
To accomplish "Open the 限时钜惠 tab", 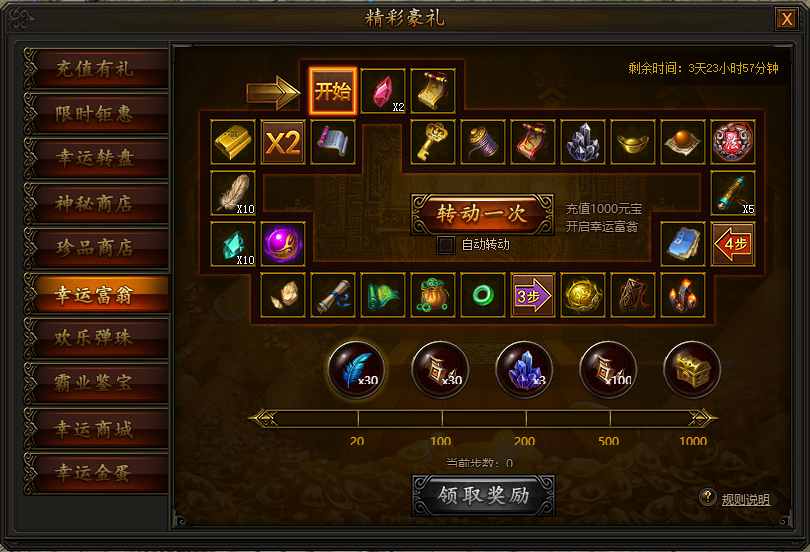I will coord(95,115).
